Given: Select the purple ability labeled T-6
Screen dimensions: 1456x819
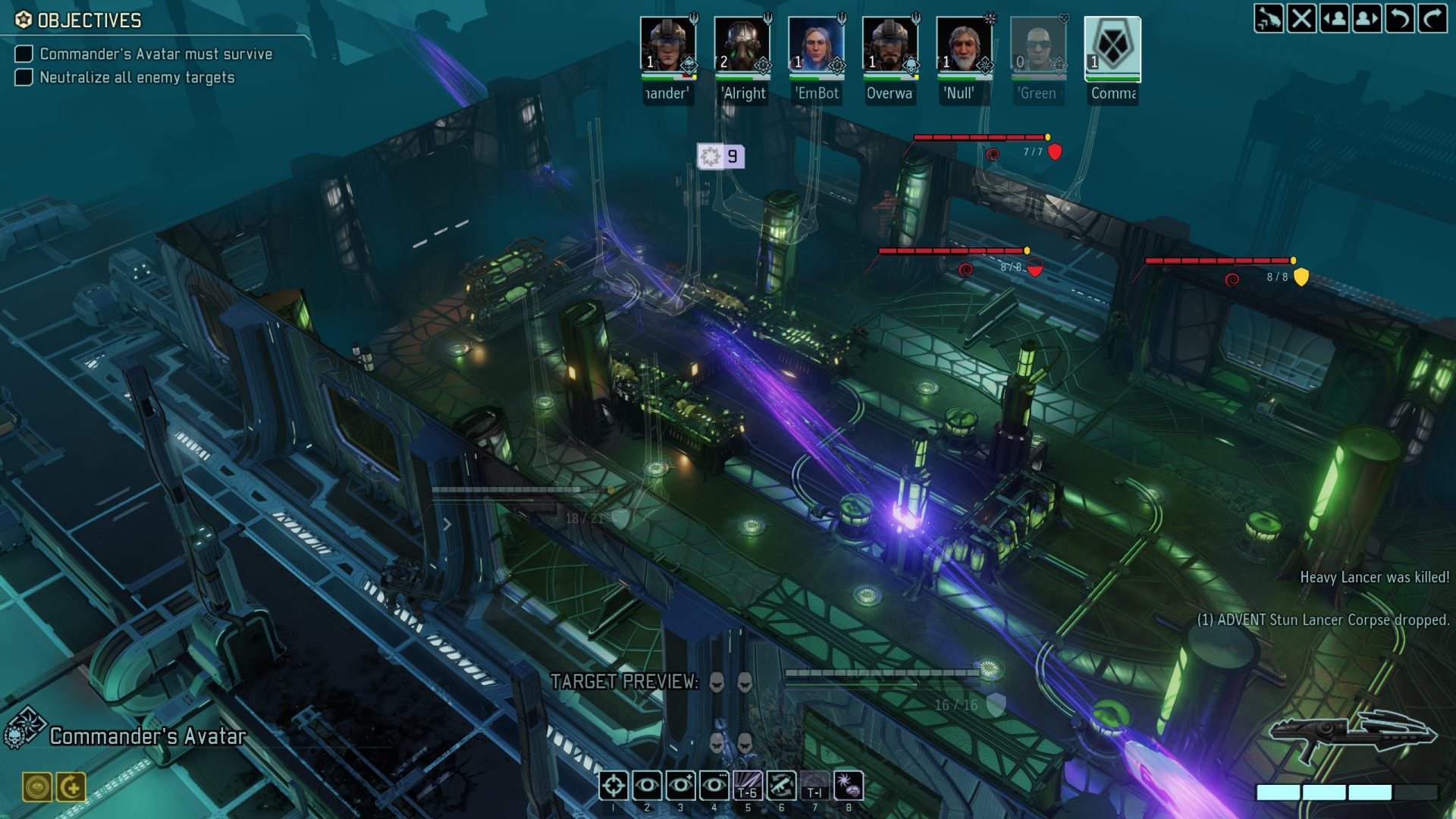Looking at the screenshot, I should (748, 786).
